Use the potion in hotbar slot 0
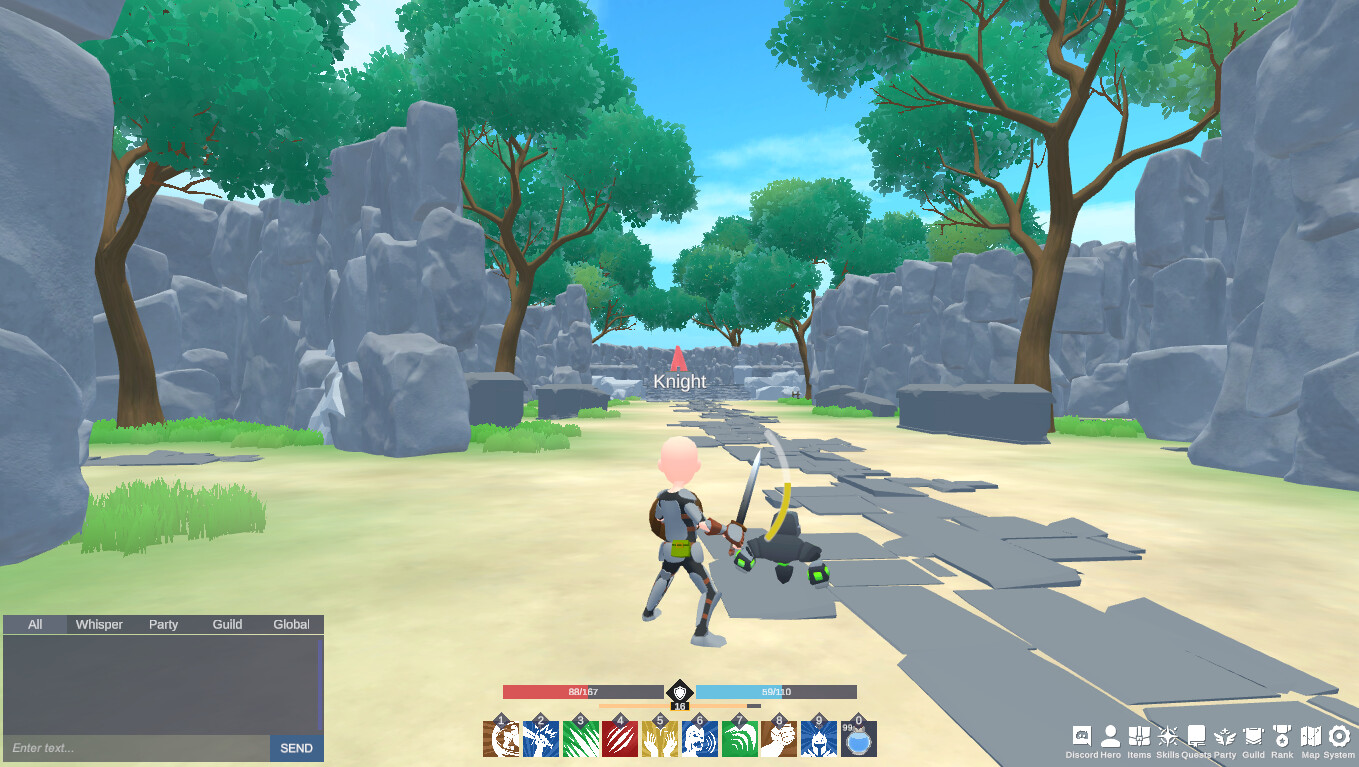This screenshot has height=767, width=1359. (x=857, y=737)
